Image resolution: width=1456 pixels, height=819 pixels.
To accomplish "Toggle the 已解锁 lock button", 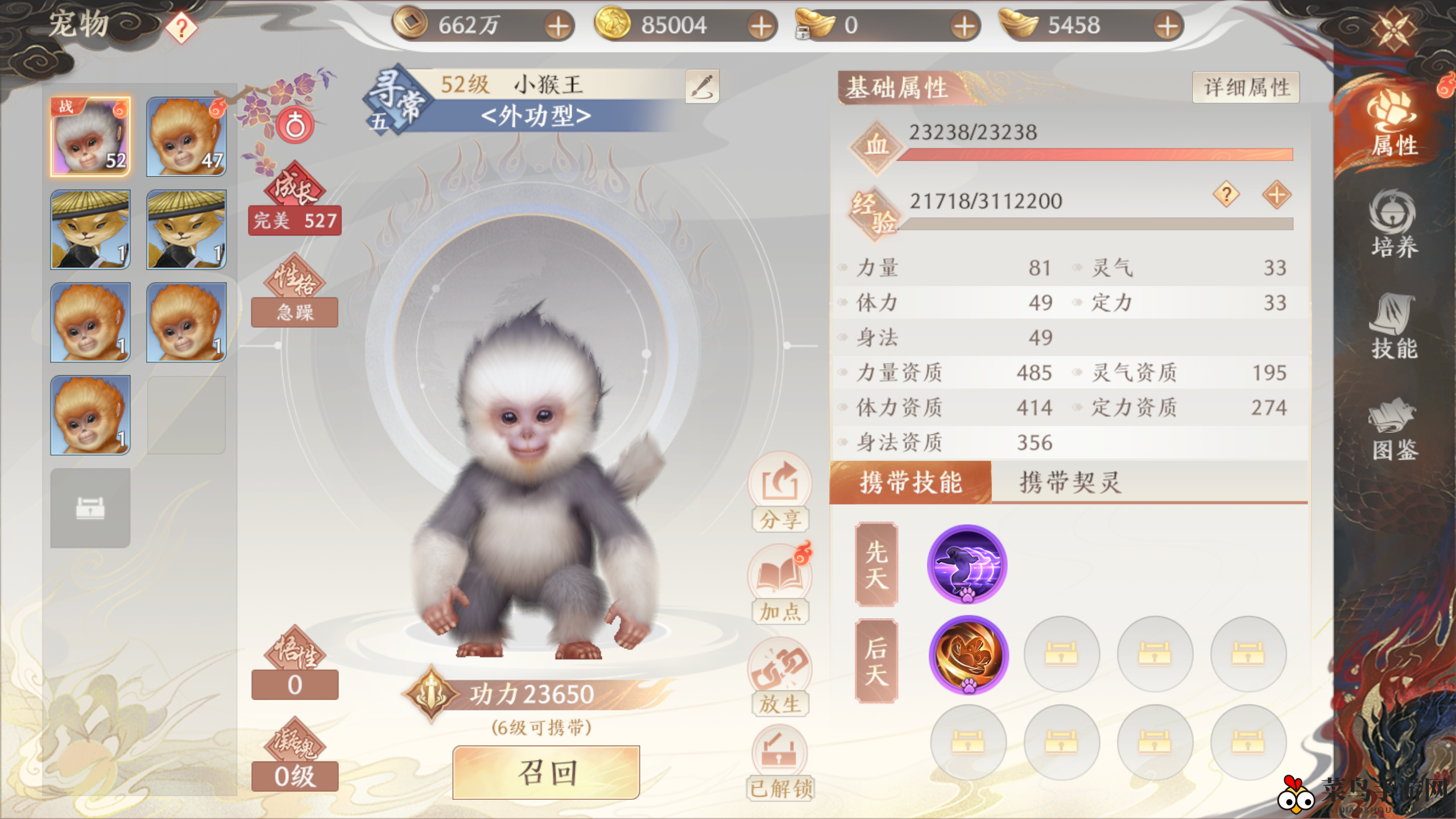I will (x=780, y=764).
